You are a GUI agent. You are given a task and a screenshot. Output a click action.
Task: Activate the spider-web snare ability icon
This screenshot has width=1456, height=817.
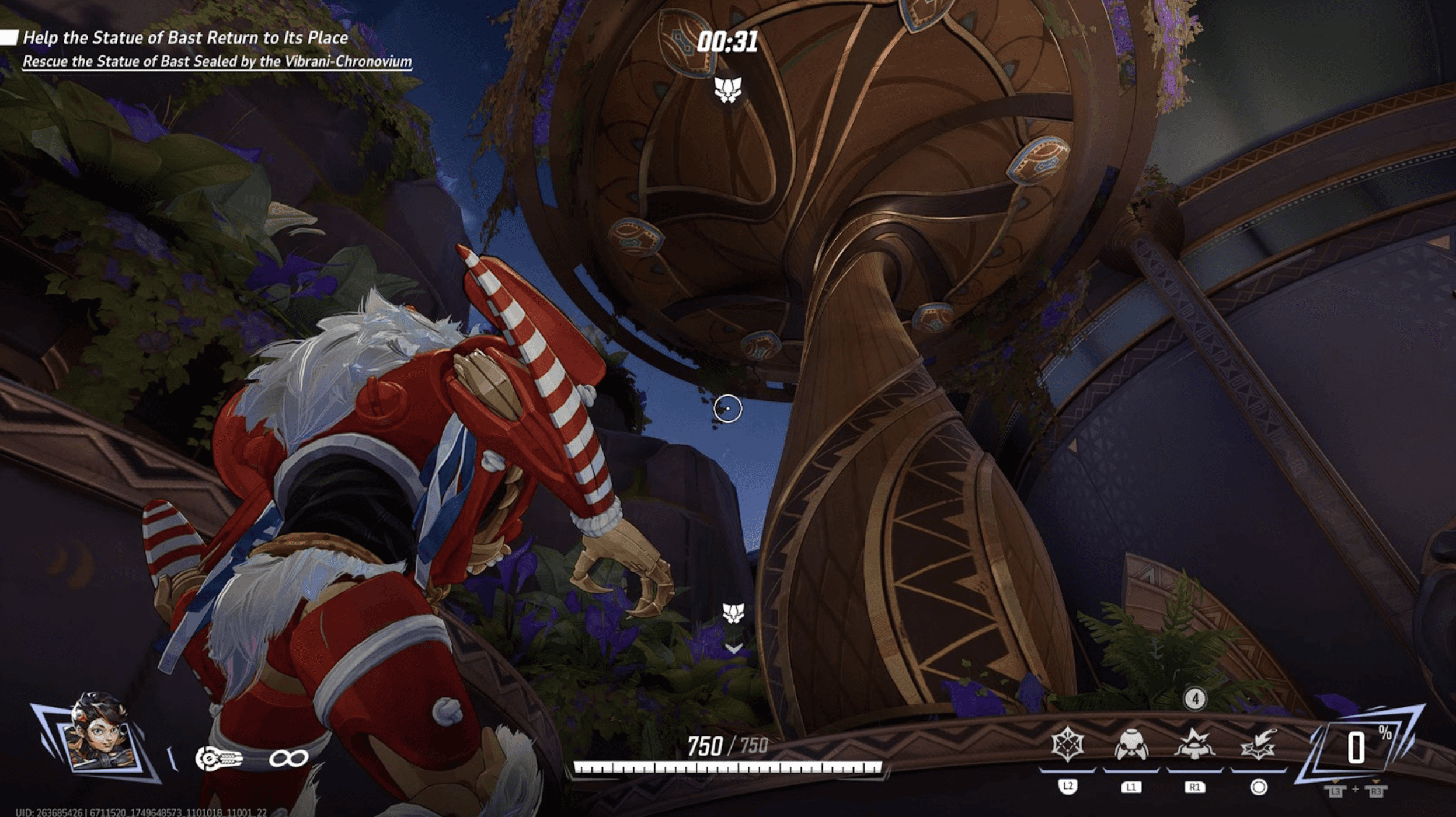pos(1067,744)
